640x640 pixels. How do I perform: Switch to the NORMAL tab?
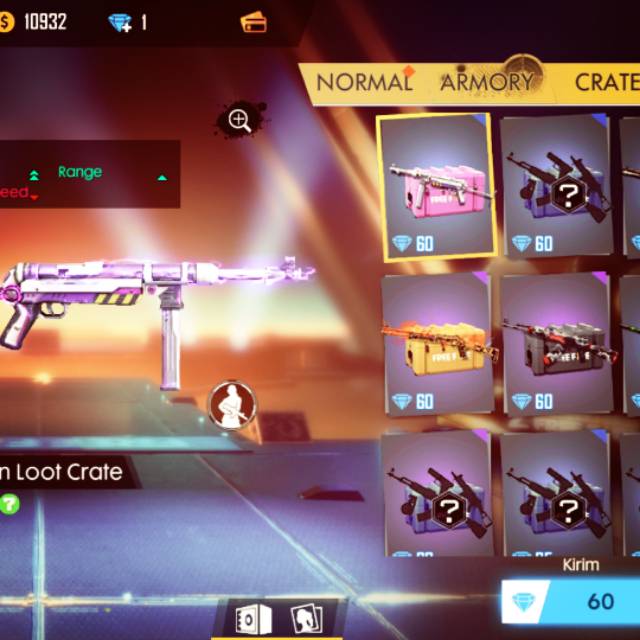coord(364,83)
